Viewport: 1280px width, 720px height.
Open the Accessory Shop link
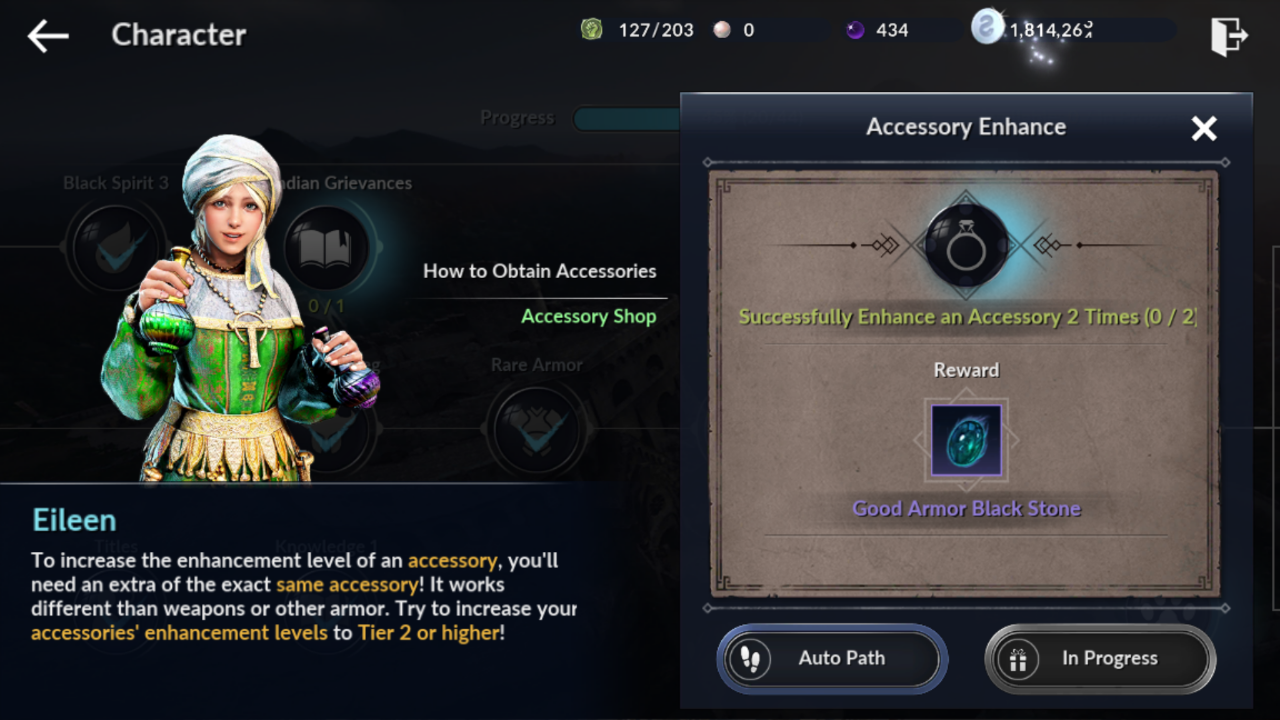click(x=588, y=317)
